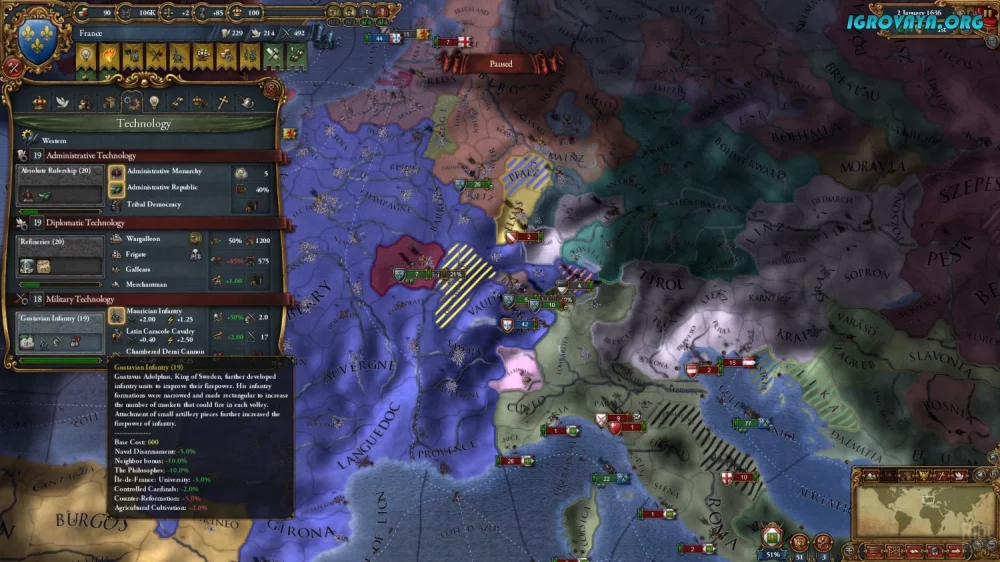1000x562 pixels.
Task: Select Gustavian Infantry military technology
Action: pyautogui.click(x=60, y=332)
